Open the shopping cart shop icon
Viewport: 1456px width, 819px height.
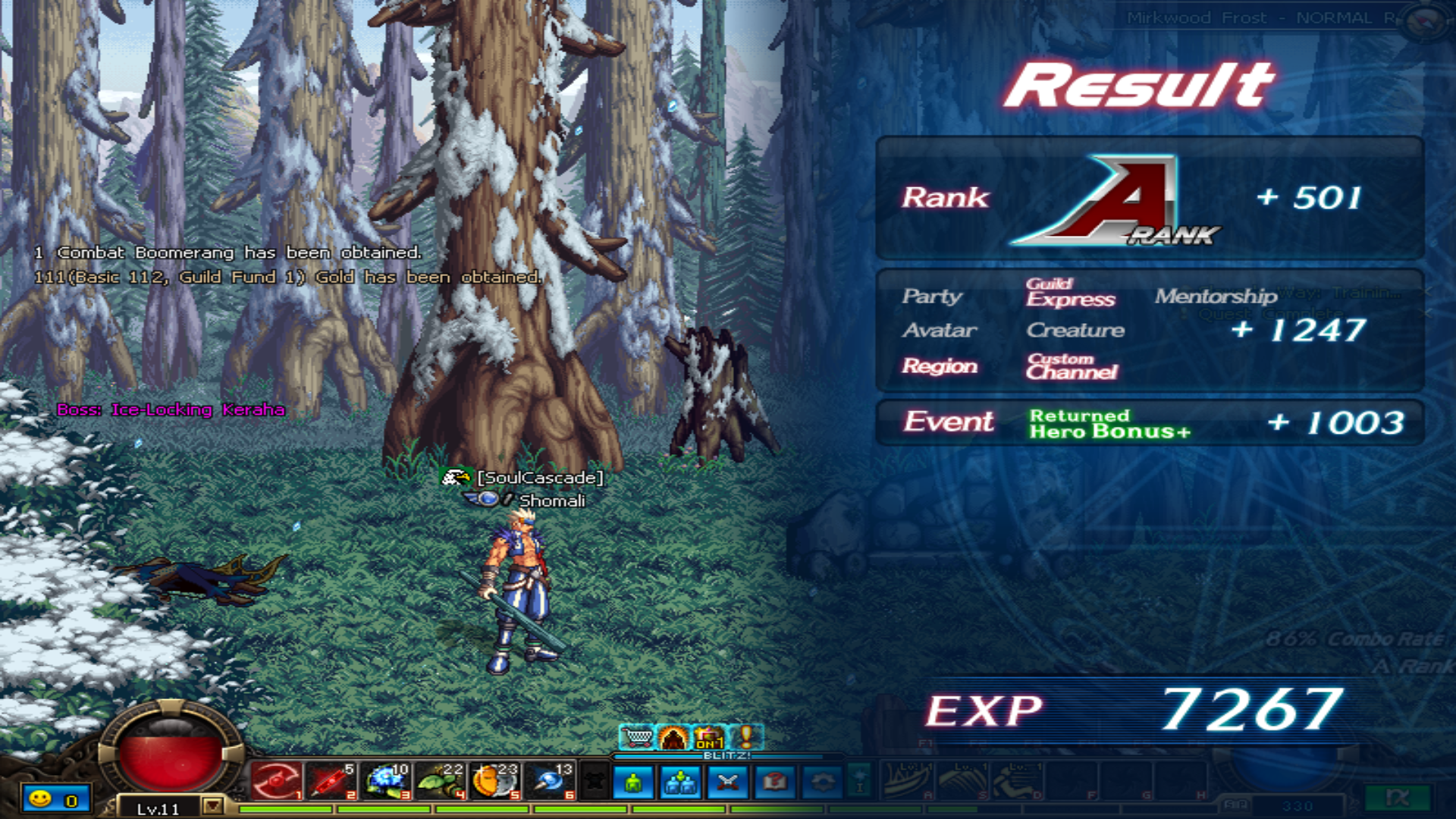click(x=637, y=737)
